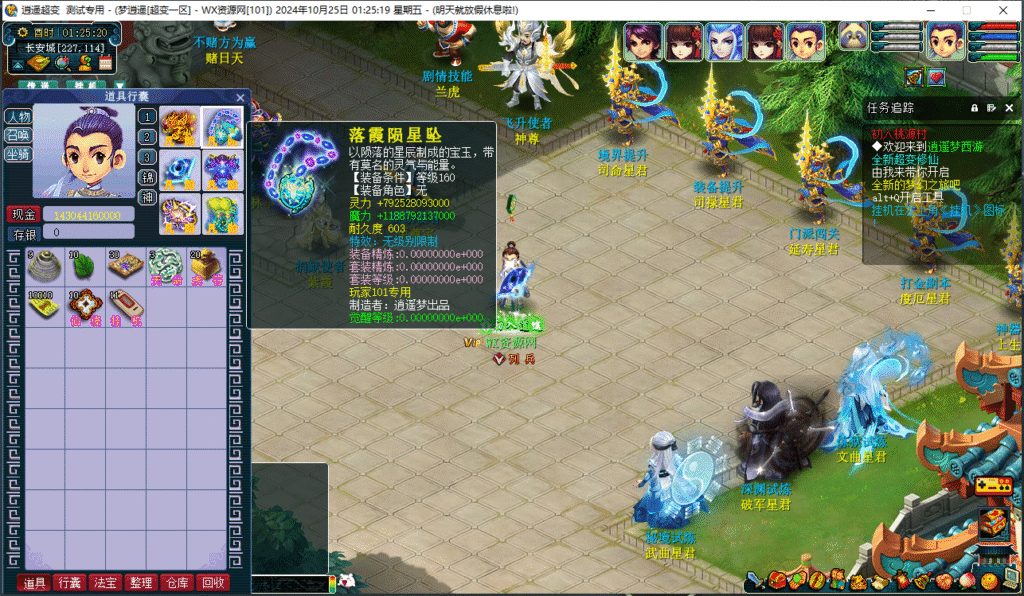This screenshot has width=1024, height=596.
Task: Click the 现金 cash button
Action: pos(24,214)
